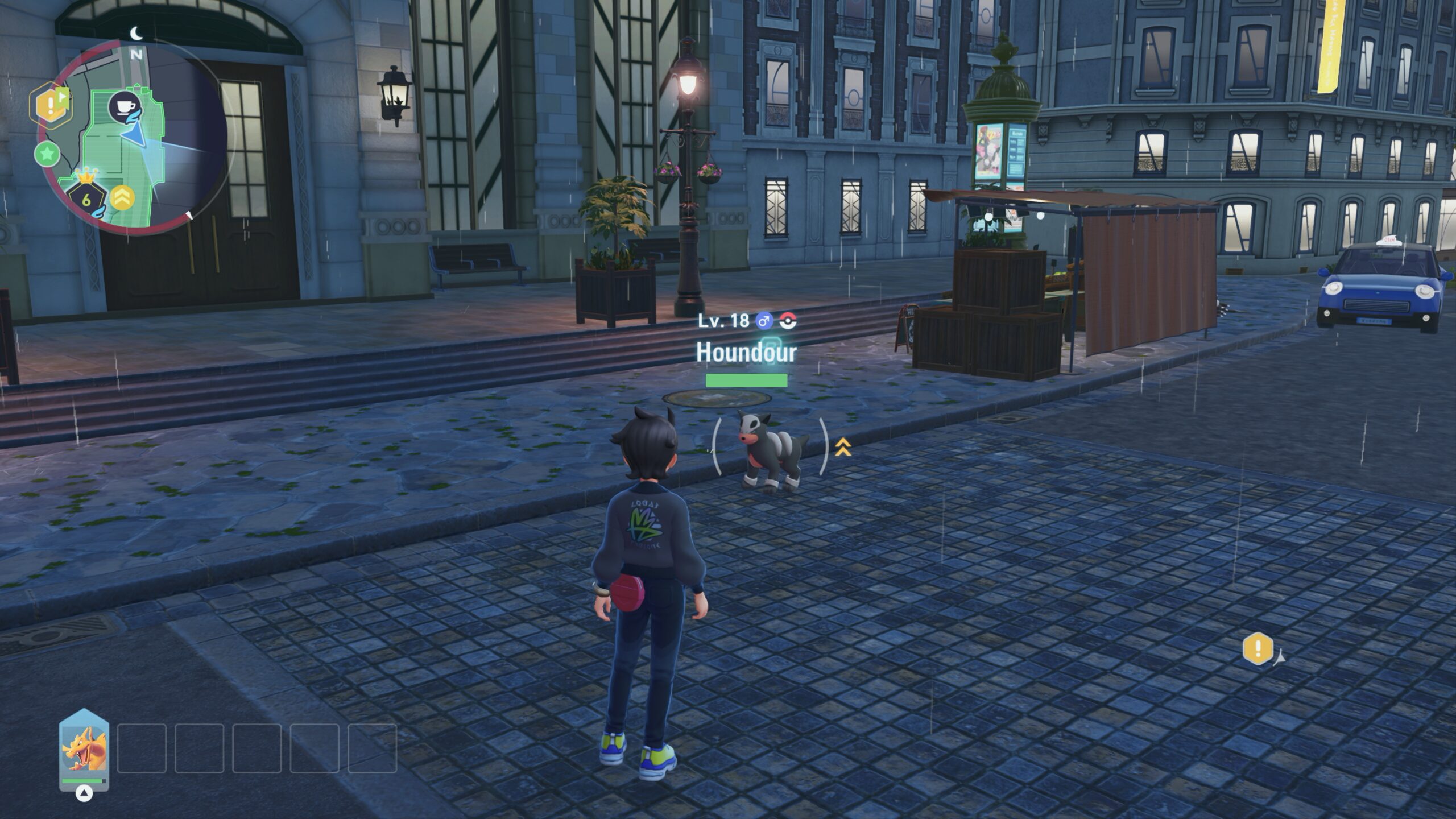Click the café coffee cup map marker
1456x819 pixels.
(125, 106)
